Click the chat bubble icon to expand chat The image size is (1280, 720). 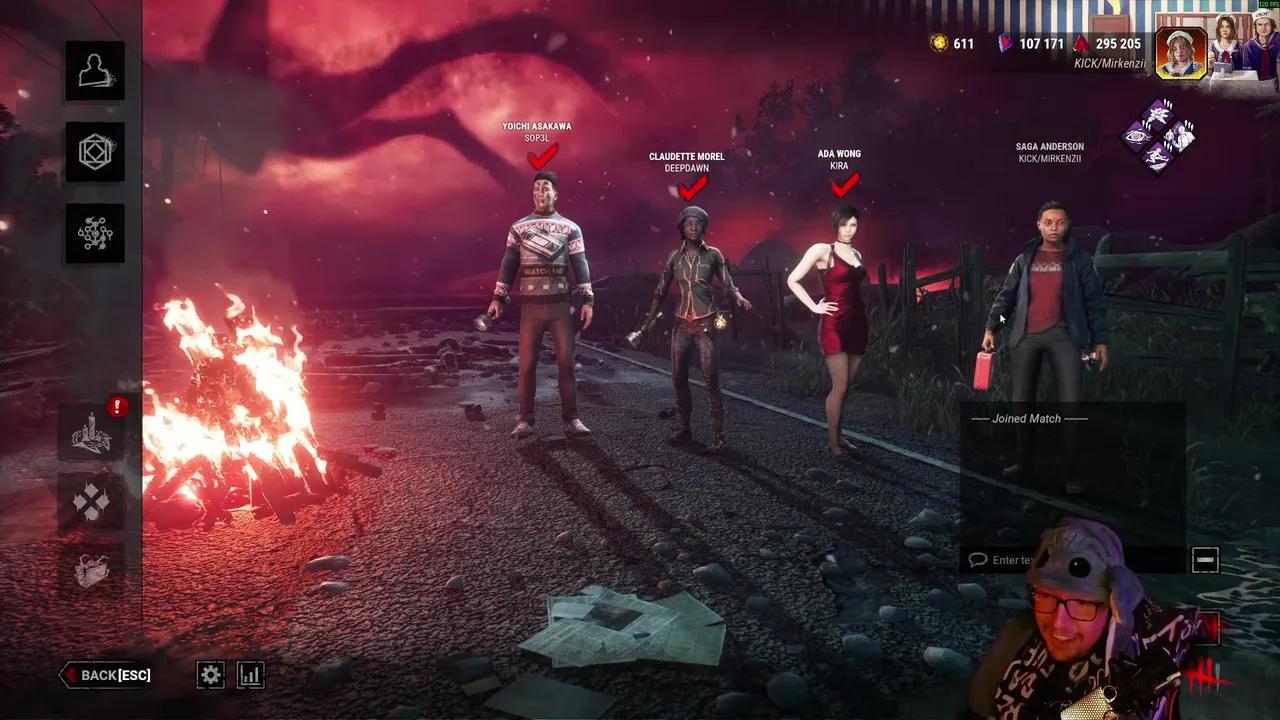[x=978, y=560]
